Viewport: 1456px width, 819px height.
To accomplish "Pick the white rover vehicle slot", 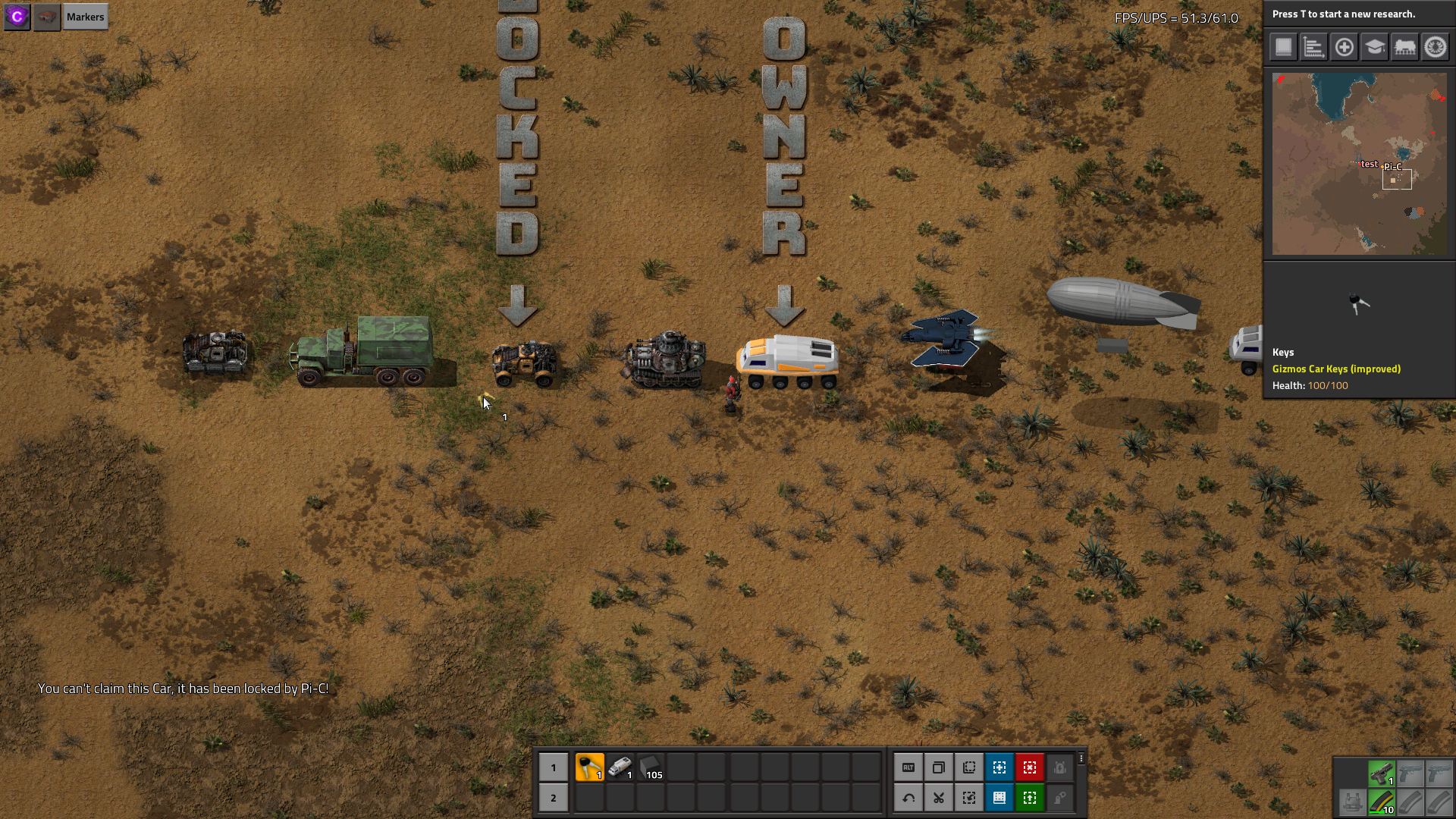I will 620,767.
